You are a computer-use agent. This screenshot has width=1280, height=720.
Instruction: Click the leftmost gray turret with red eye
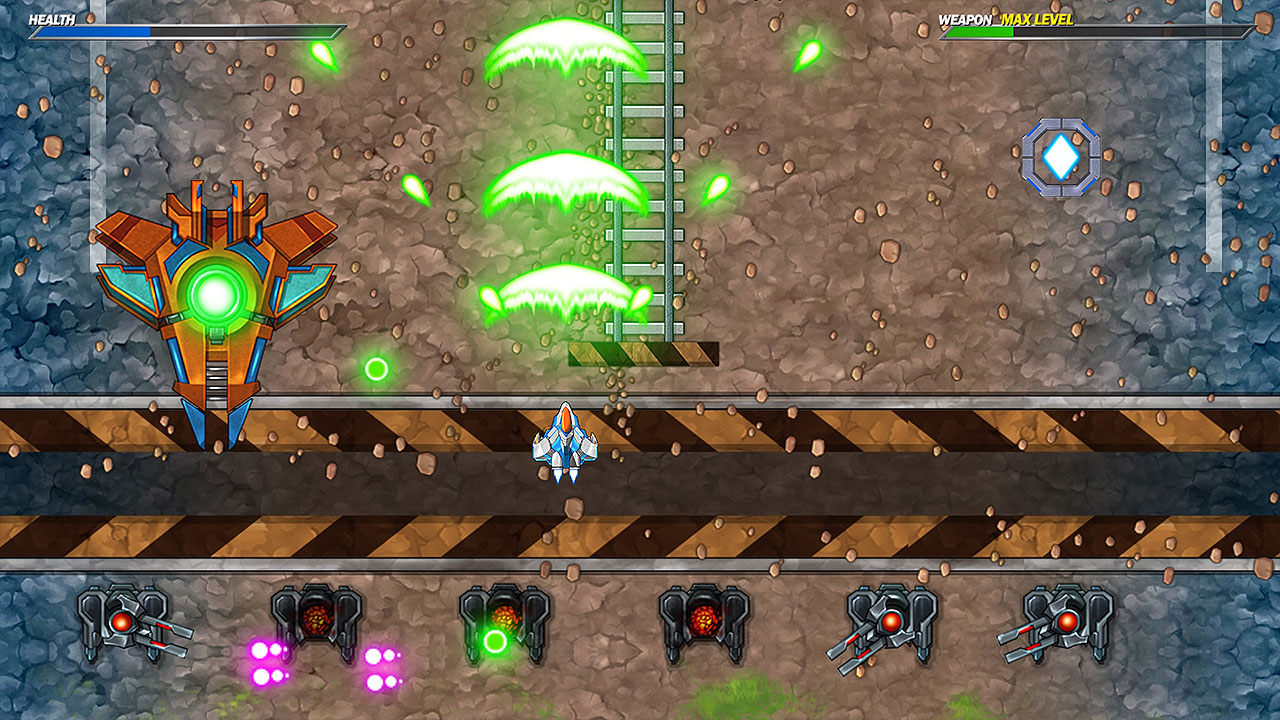(120, 622)
